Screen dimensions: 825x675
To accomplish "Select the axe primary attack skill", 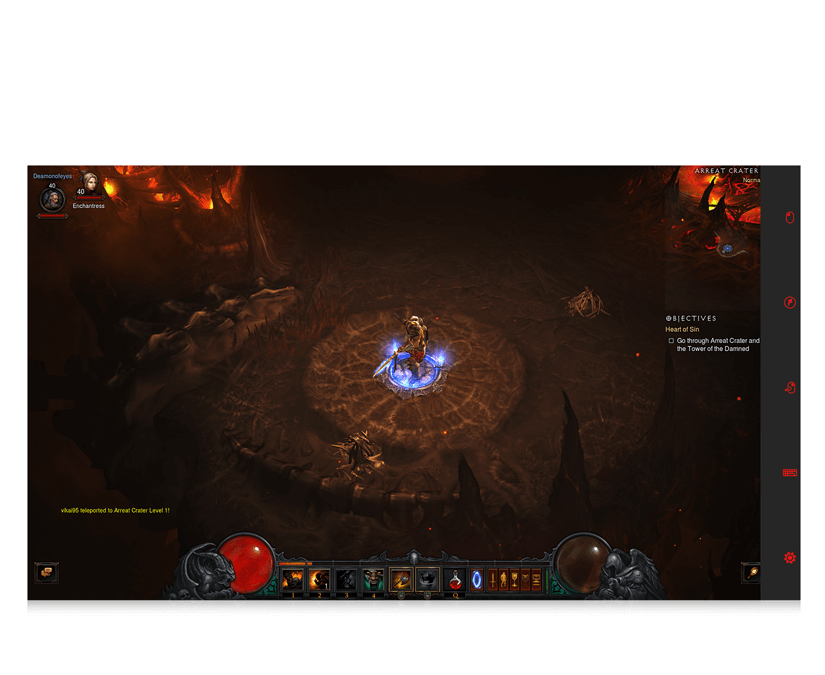I will click(x=401, y=579).
